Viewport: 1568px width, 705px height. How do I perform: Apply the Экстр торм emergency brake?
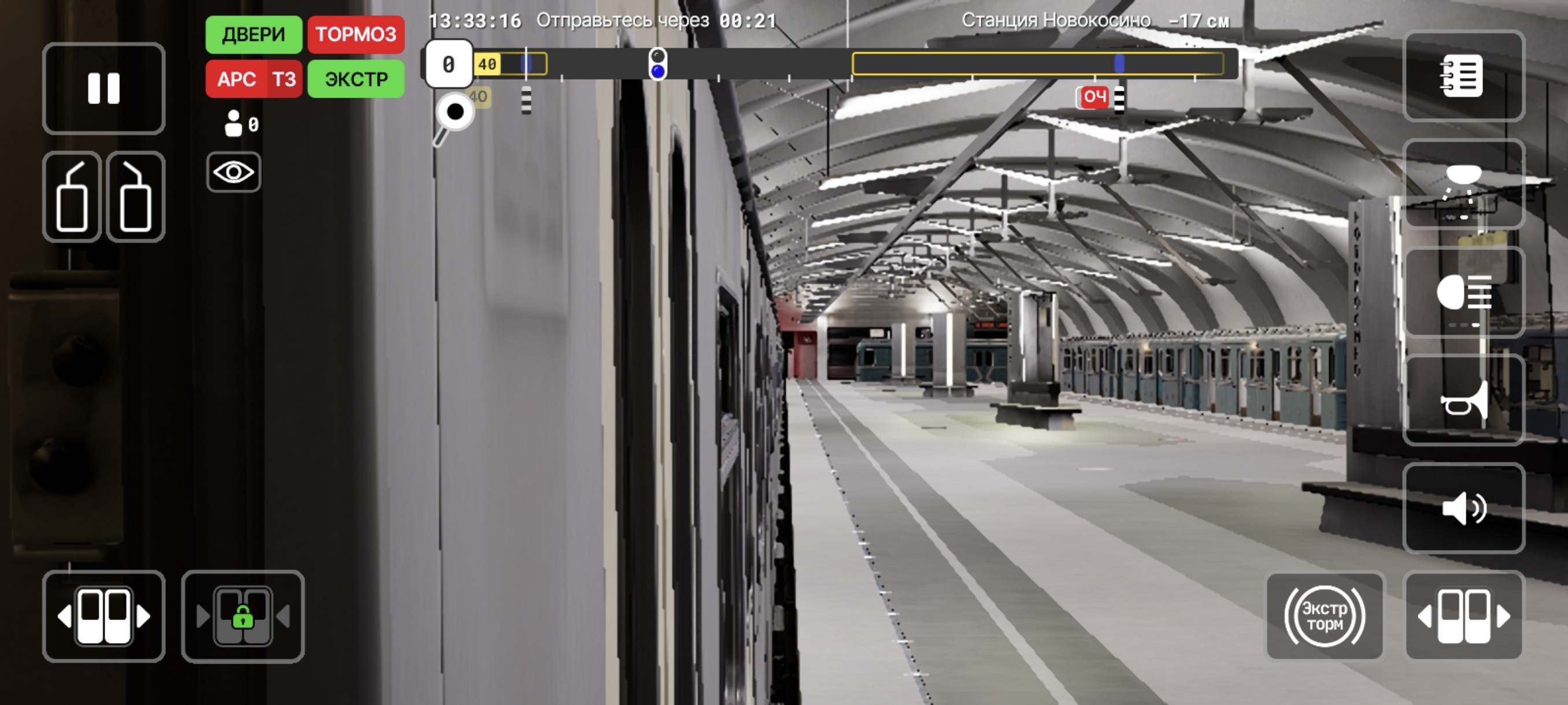pos(1325,616)
